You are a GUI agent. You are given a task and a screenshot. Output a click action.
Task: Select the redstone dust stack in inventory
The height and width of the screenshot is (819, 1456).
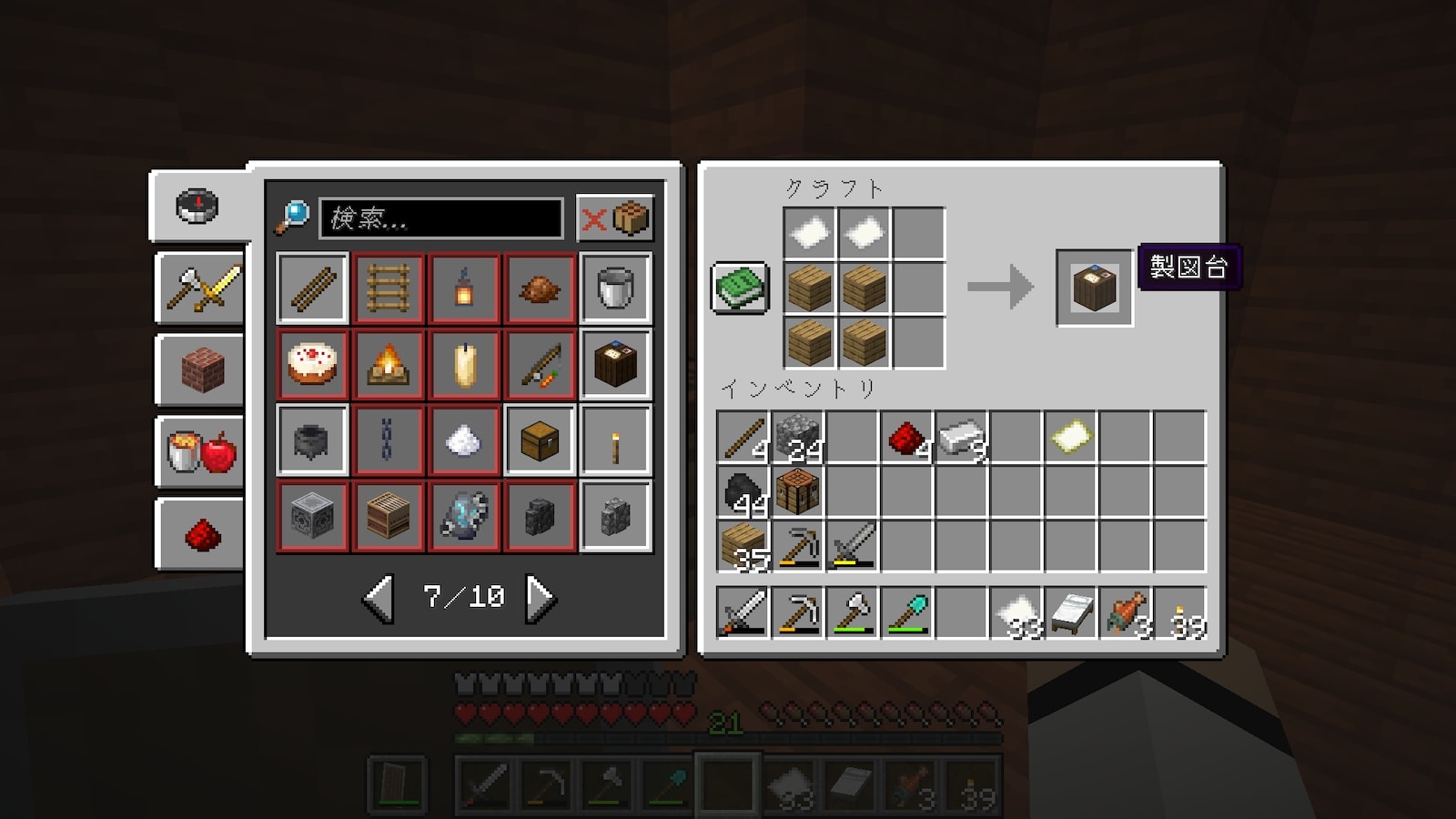pos(906,438)
